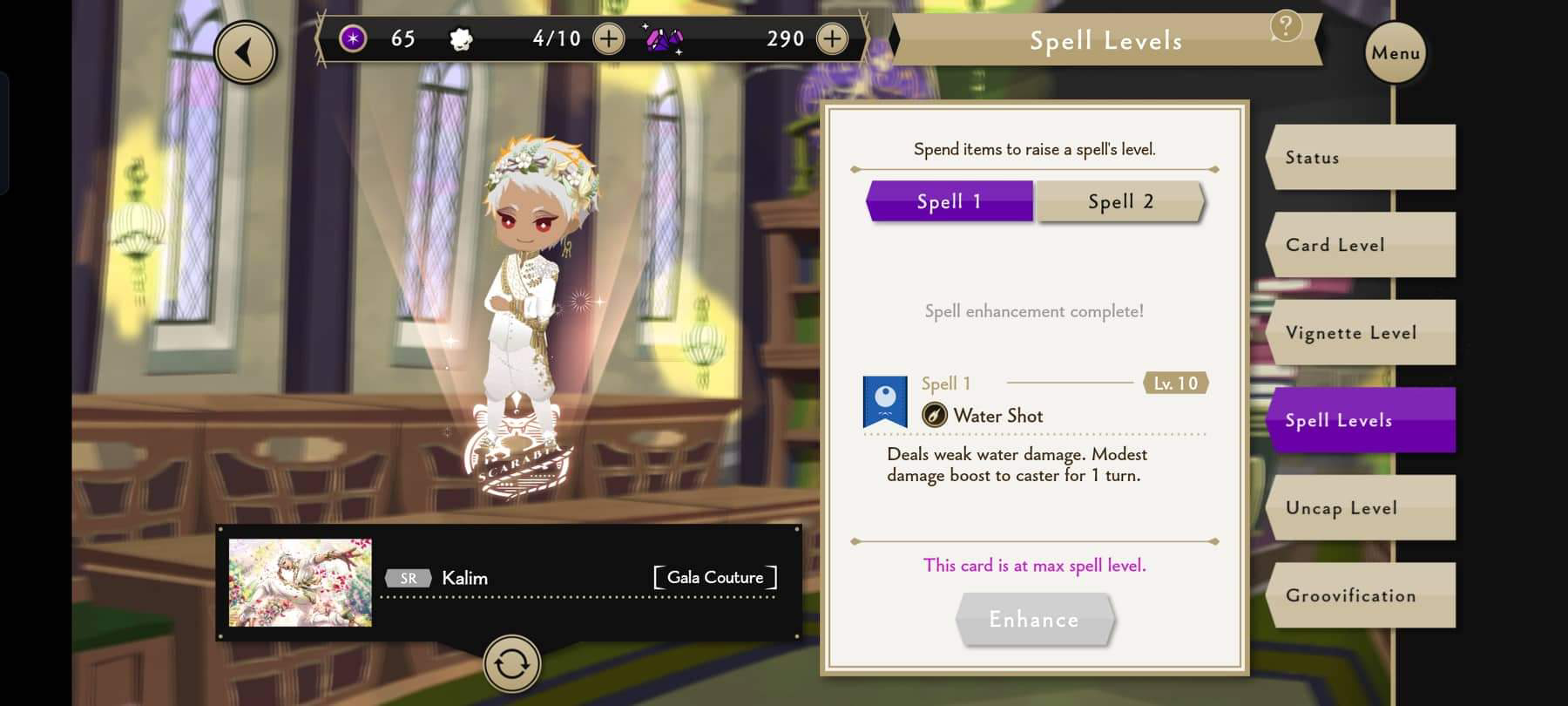This screenshot has height=706, width=1568.
Task: Switch to the Spell 2 tab
Action: (1120, 201)
